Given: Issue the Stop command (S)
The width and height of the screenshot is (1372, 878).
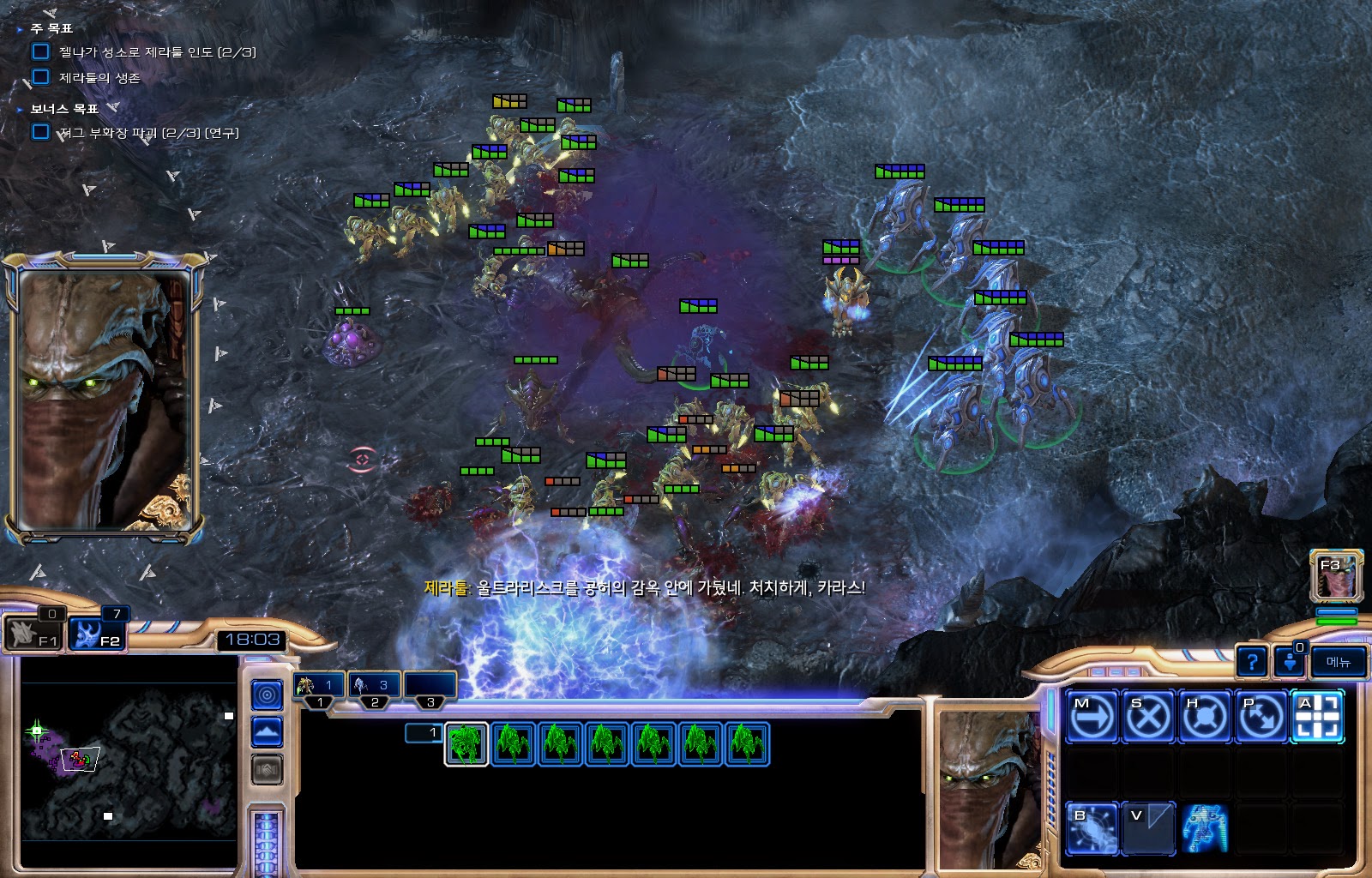Looking at the screenshot, I should (x=1147, y=716).
